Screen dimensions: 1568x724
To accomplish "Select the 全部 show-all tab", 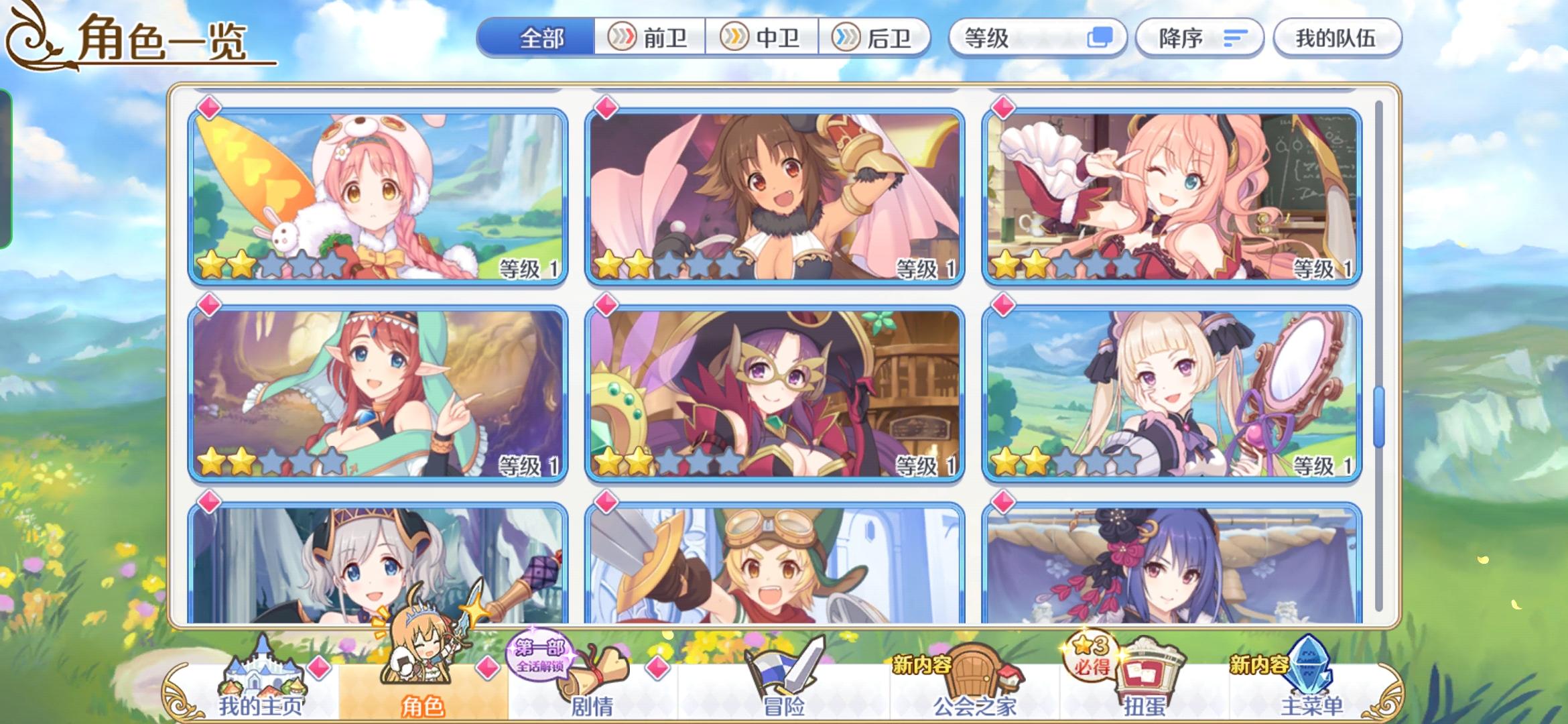I will [539, 38].
